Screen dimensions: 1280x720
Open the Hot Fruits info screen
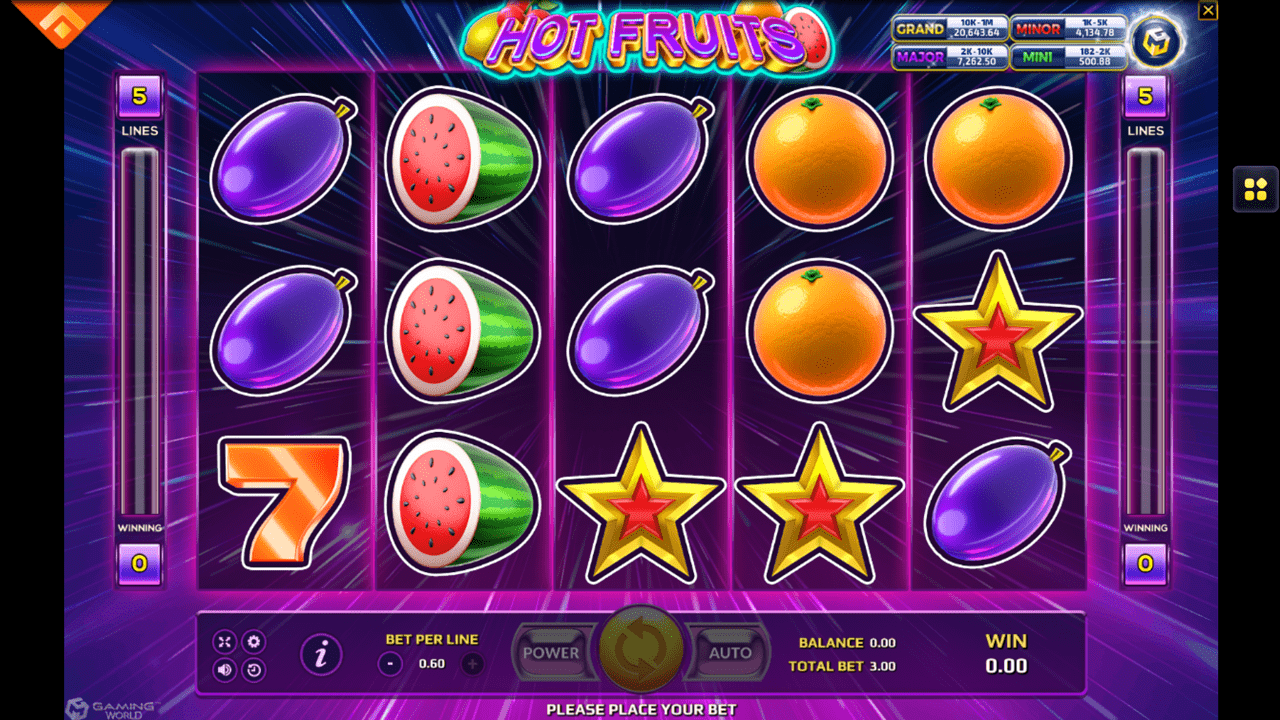[x=322, y=653]
